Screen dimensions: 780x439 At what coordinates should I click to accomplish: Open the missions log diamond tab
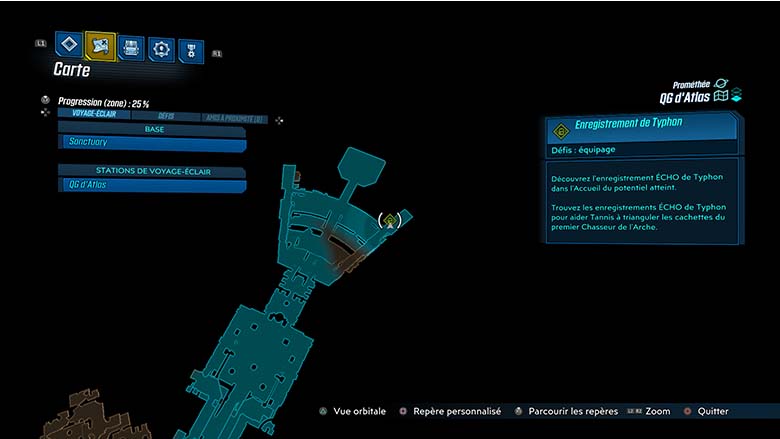point(69,44)
